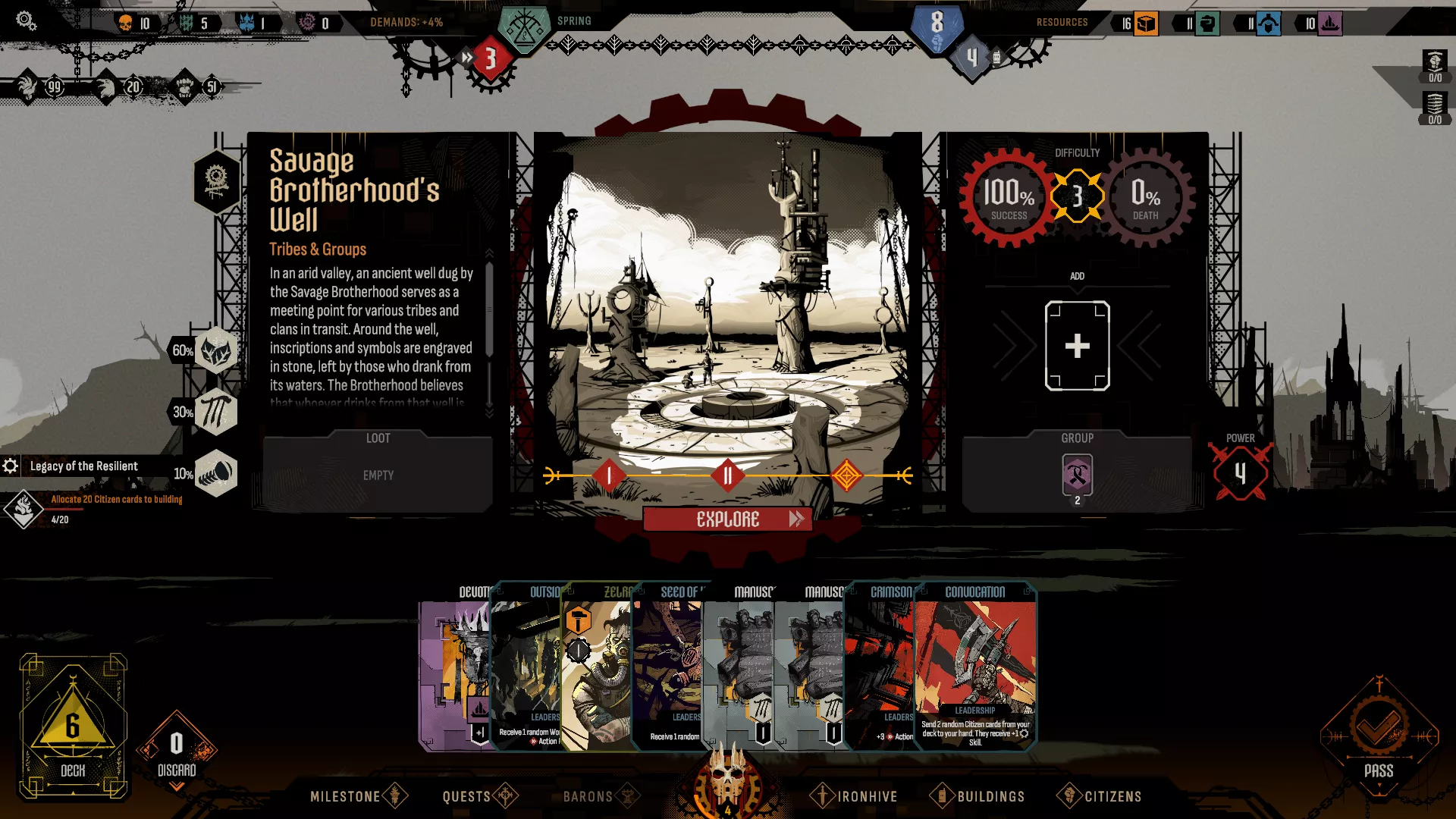
Task: Click the Legacy of the Resilient quest toggle gear
Action: [11, 466]
